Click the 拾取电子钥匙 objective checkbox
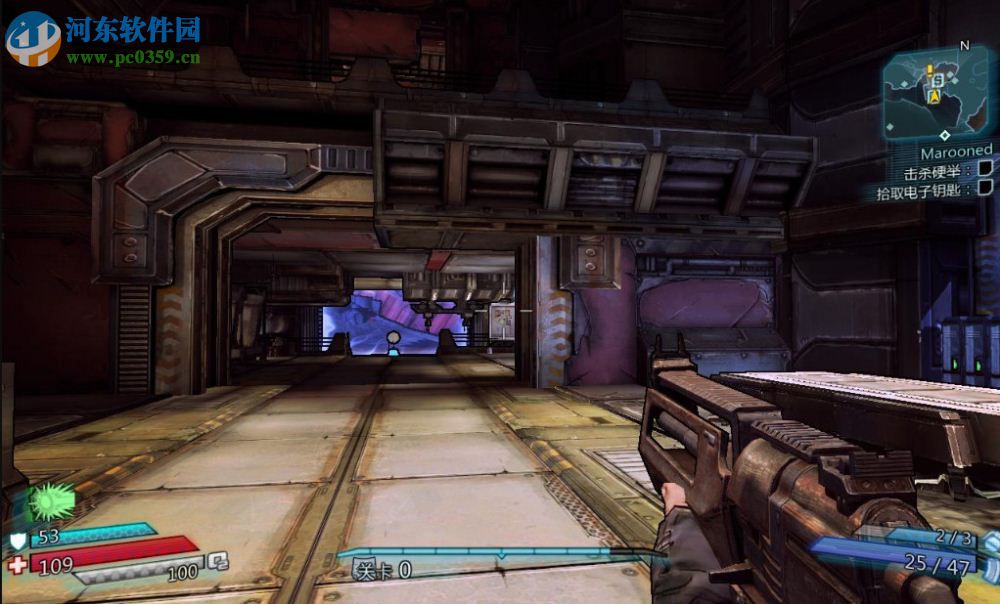This screenshot has height=604, width=1000. click(x=985, y=187)
